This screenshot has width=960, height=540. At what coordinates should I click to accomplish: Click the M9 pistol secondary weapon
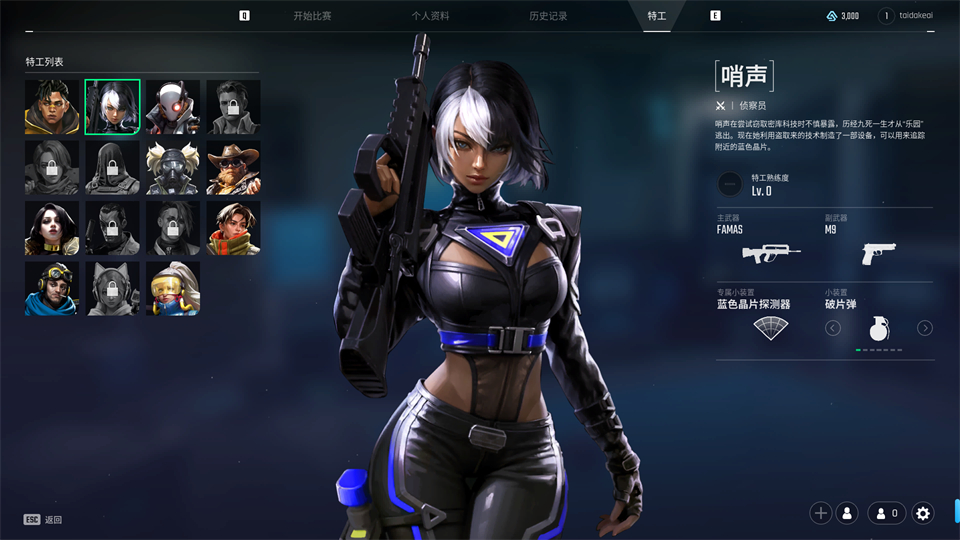878,253
